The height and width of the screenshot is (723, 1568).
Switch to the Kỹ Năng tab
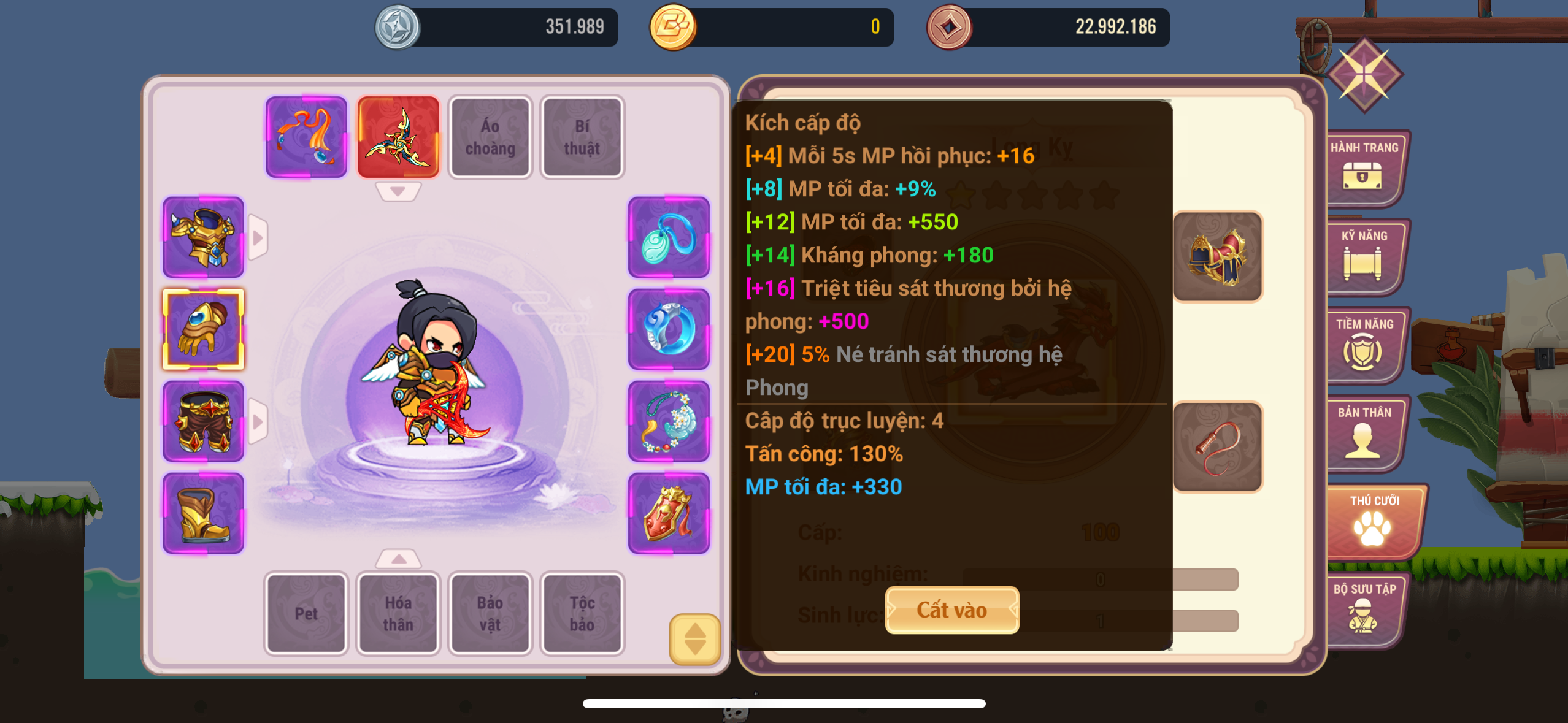(x=1364, y=256)
